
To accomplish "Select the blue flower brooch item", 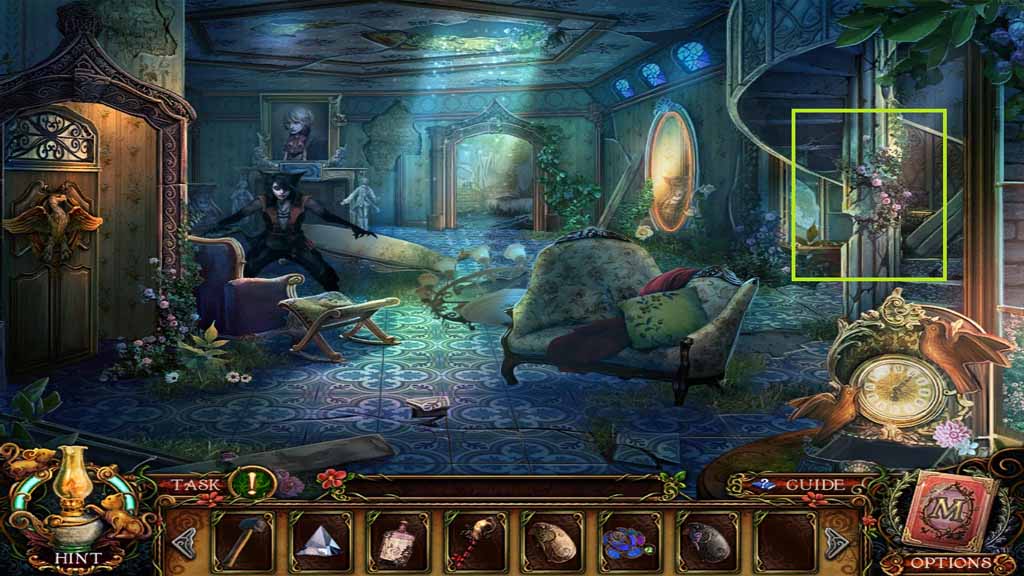I will (627, 543).
